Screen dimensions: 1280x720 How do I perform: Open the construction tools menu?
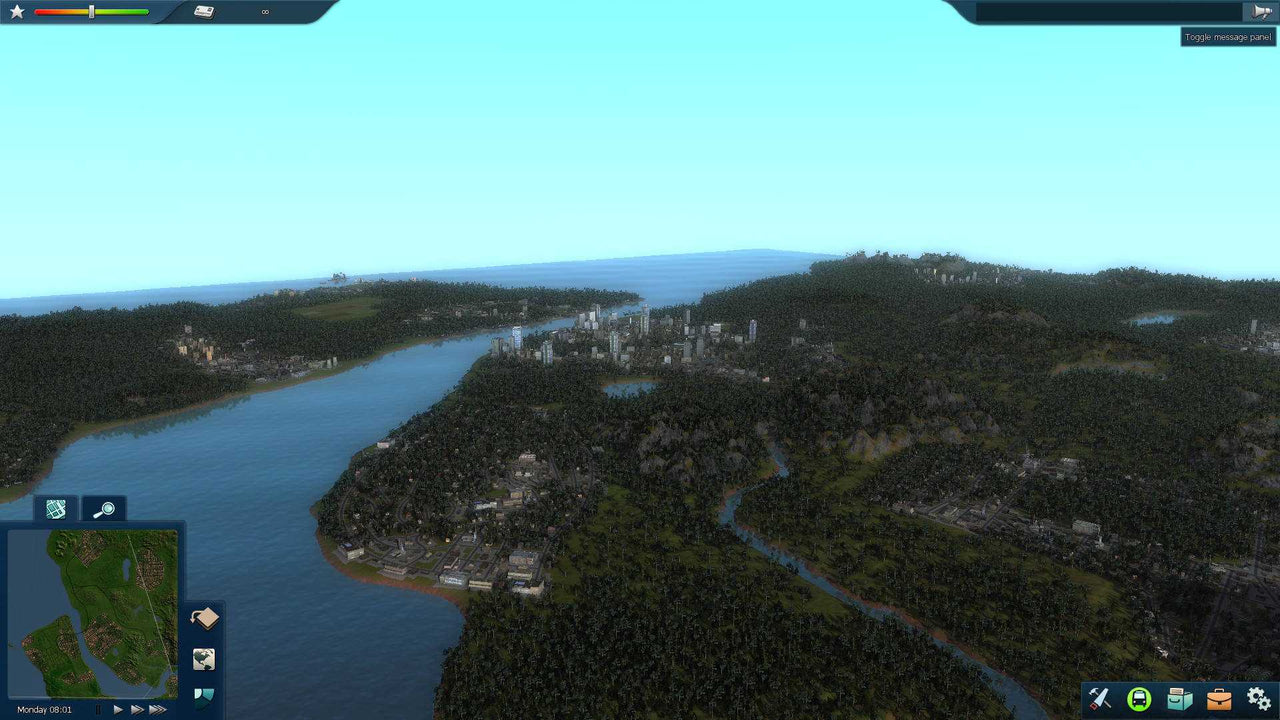coord(1100,698)
